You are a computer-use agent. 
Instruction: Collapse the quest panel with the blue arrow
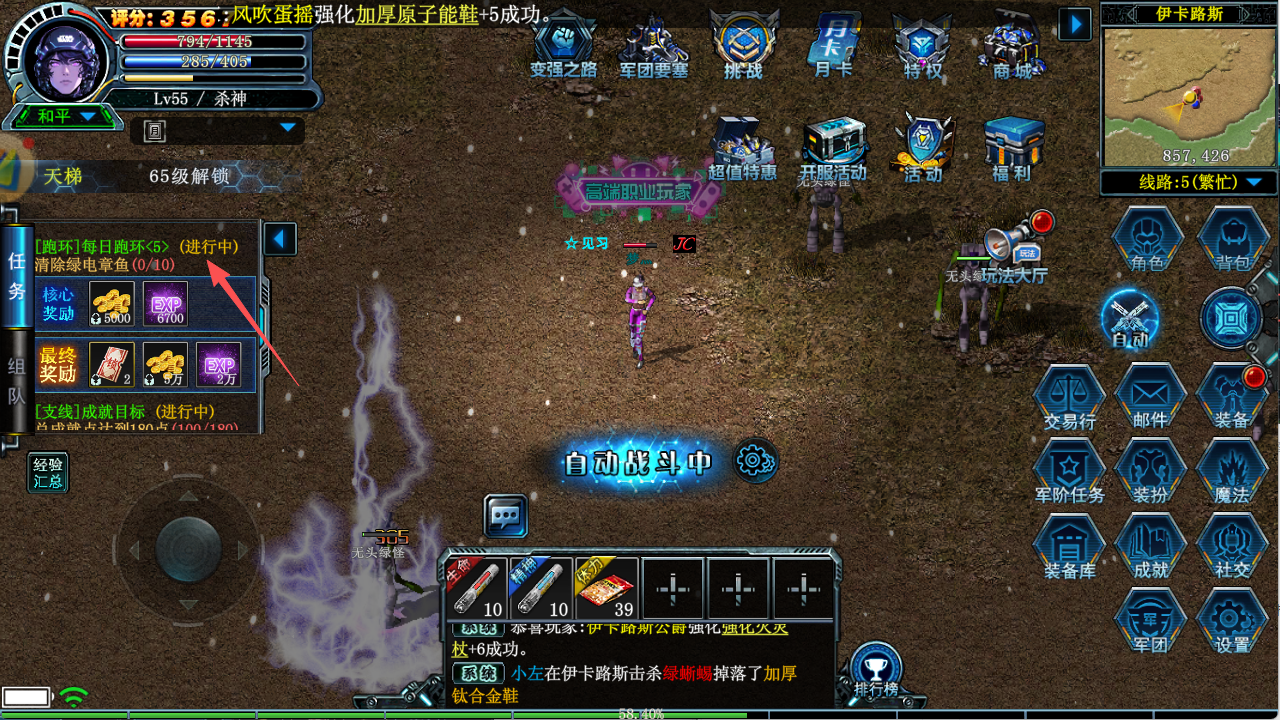point(279,238)
